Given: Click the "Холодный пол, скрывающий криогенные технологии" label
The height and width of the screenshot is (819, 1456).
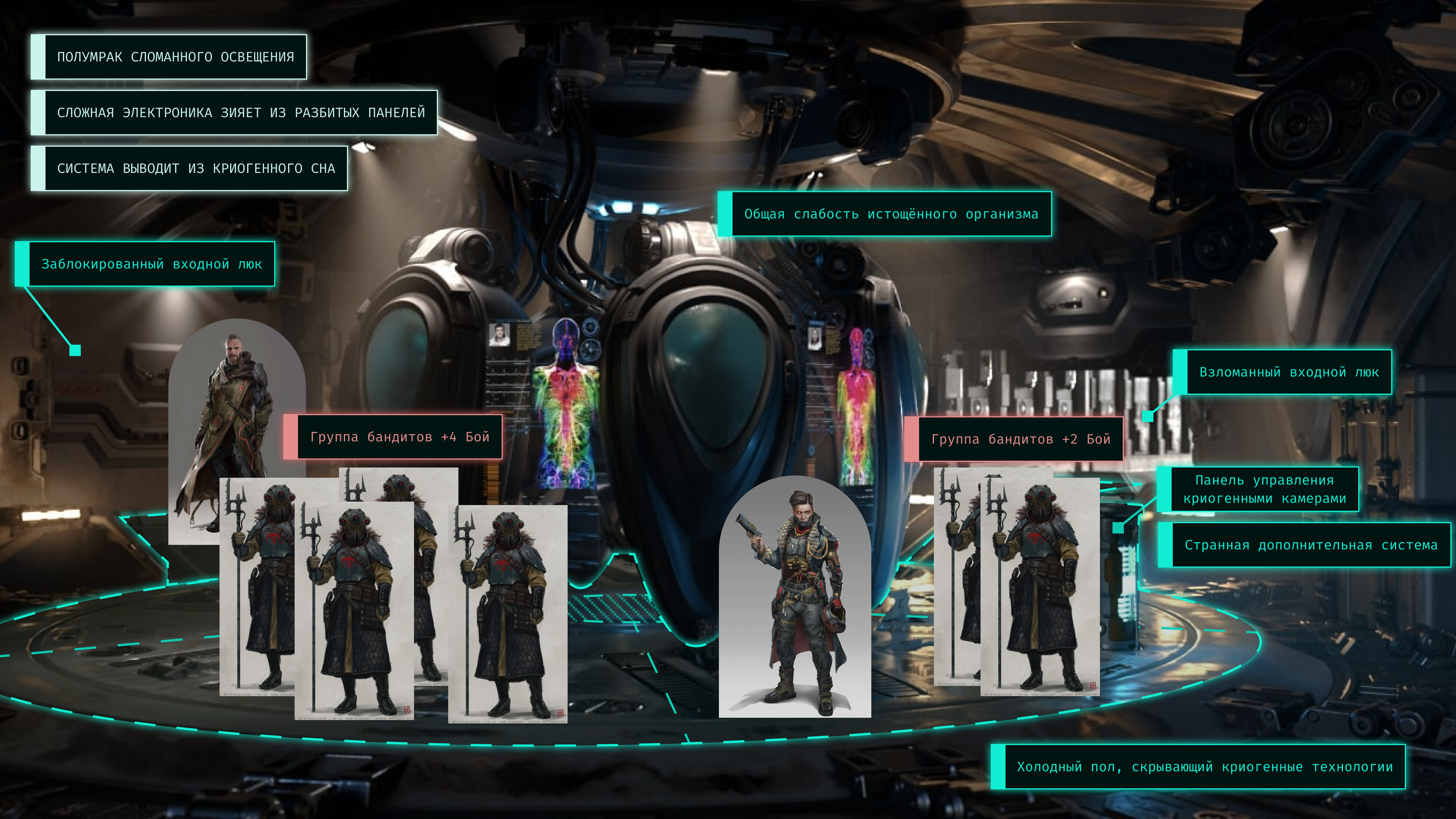Looking at the screenshot, I should tap(1205, 767).
